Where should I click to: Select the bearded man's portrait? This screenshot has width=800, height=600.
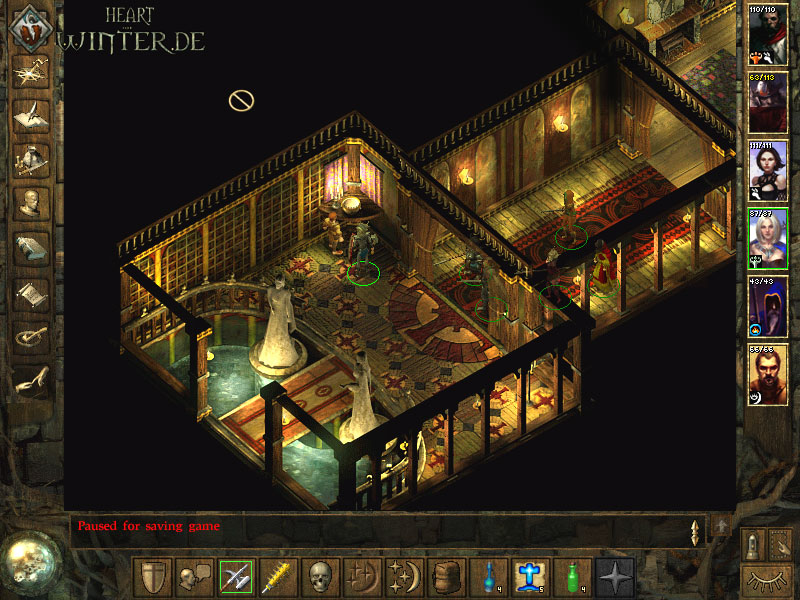(768, 374)
